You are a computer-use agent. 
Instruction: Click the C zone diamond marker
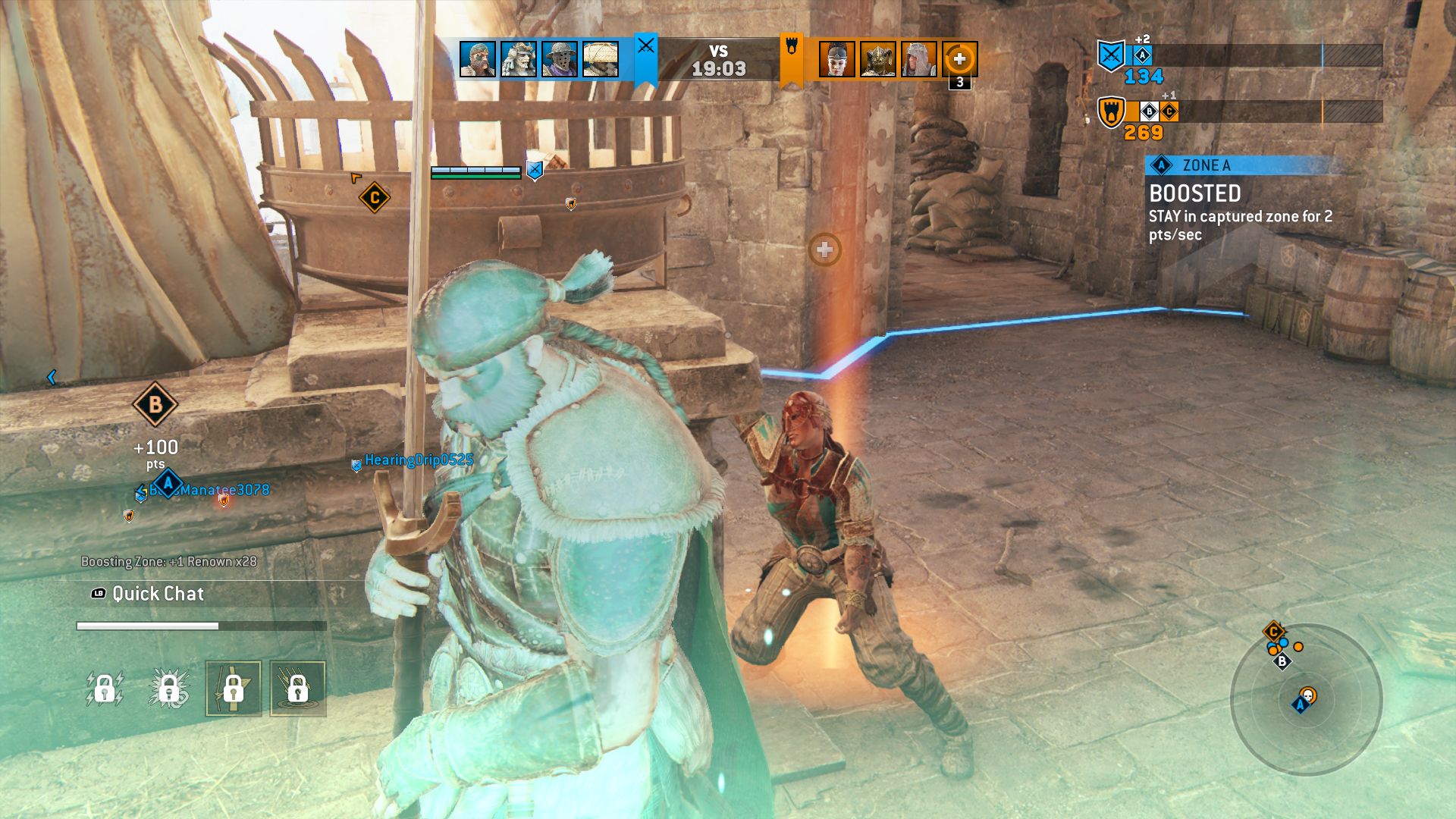374,199
